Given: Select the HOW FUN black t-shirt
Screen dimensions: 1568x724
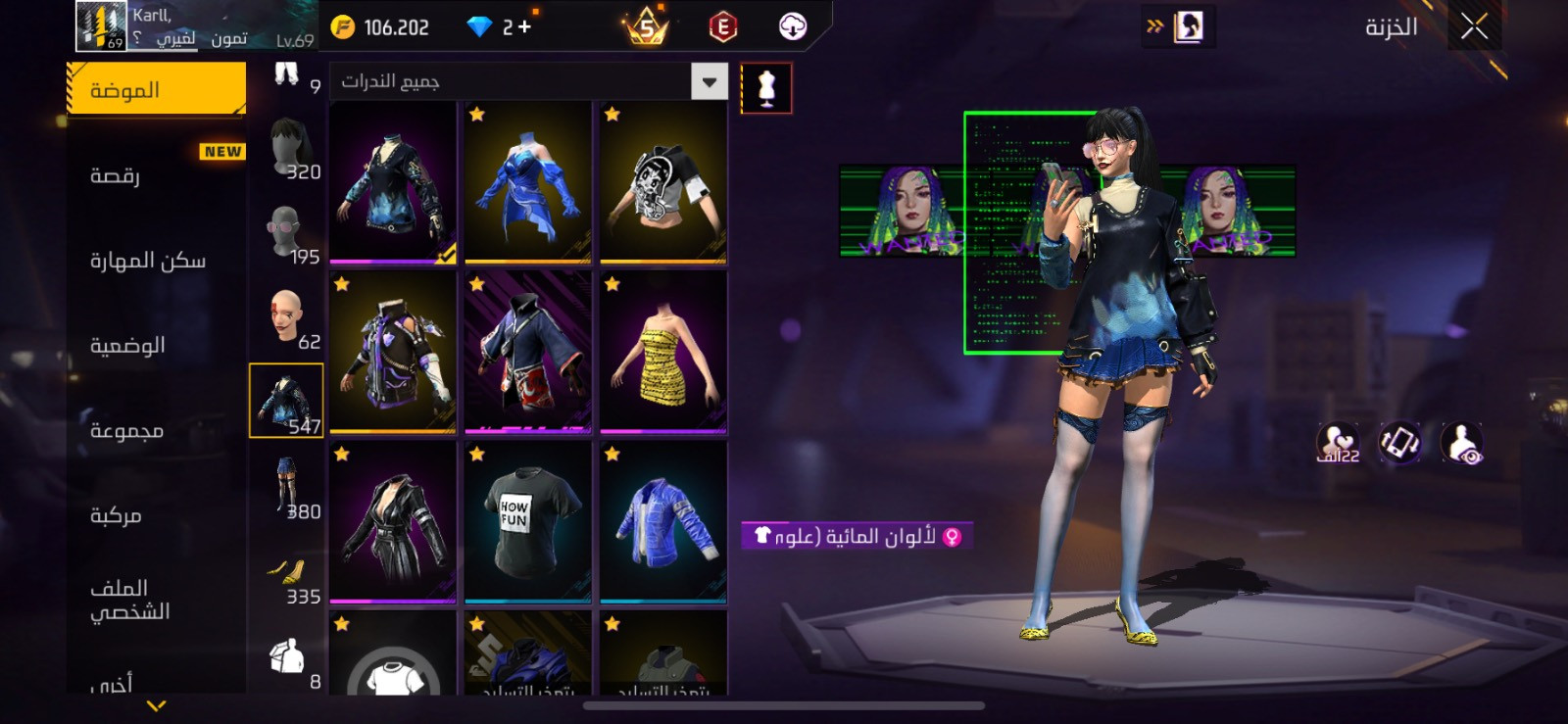Looking at the screenshot, I should (527, 521).
